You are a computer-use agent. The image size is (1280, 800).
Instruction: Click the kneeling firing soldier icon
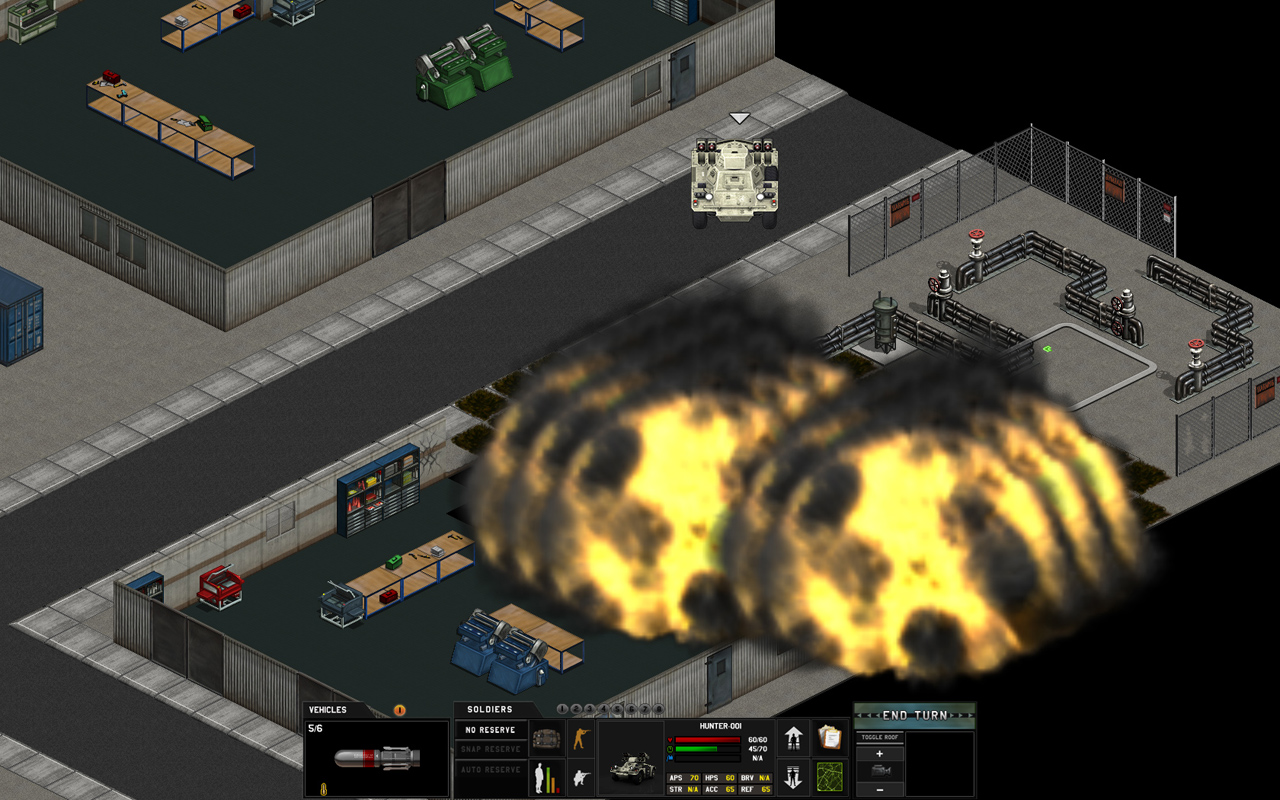point(579,777)
